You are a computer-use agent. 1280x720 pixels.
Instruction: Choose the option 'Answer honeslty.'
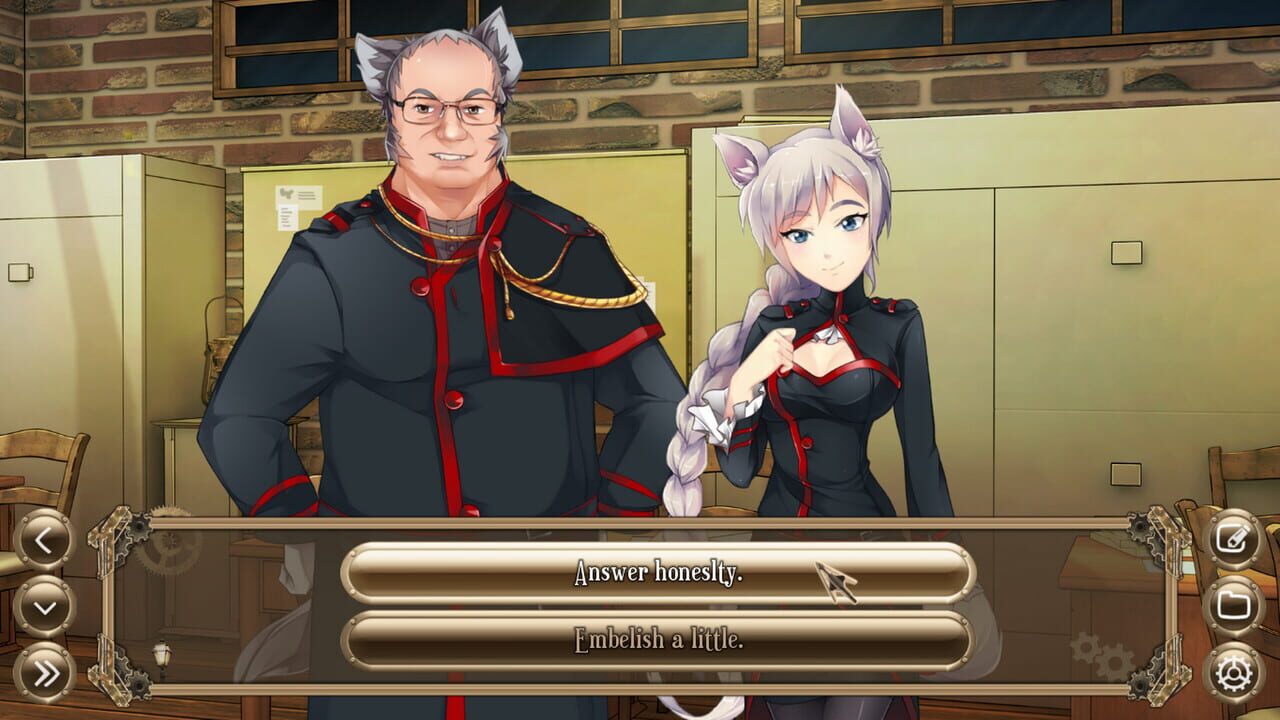(x=640, y=573)
